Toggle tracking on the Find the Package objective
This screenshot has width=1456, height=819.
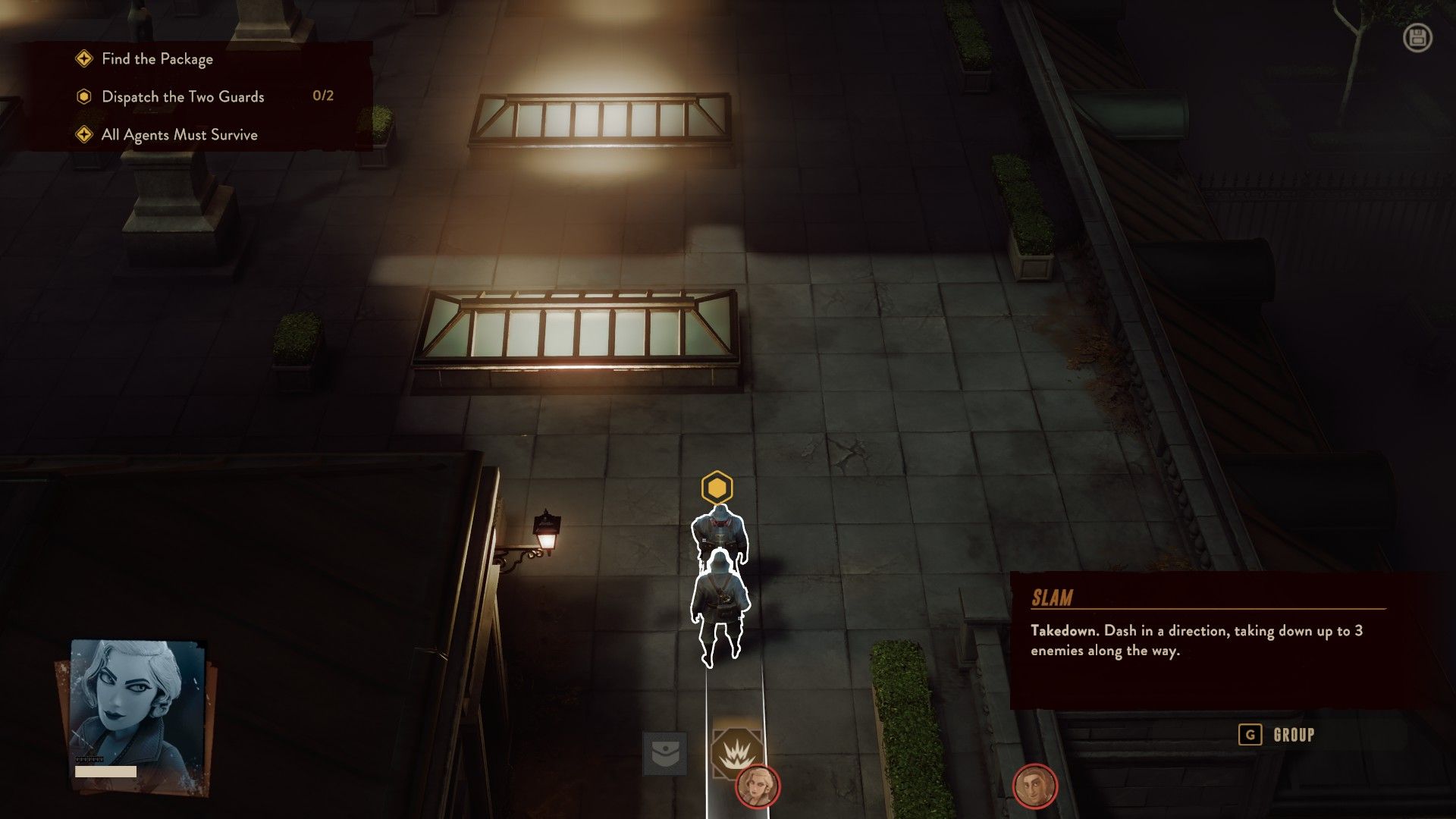155,58
